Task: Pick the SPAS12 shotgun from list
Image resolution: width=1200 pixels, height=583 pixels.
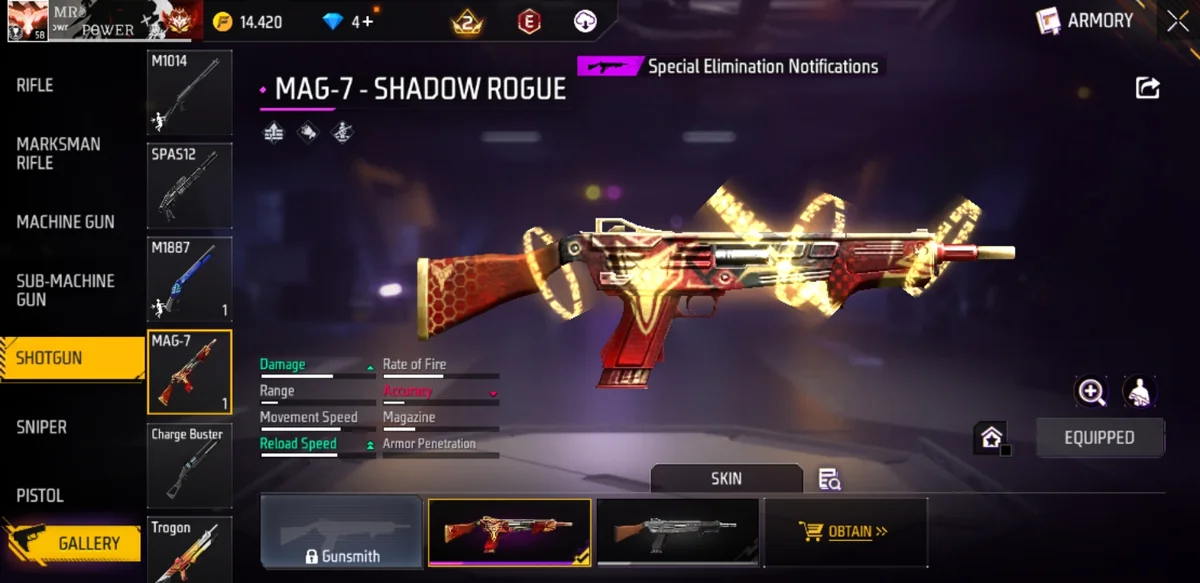Action: pyautogui.click(x=189, y=187)
